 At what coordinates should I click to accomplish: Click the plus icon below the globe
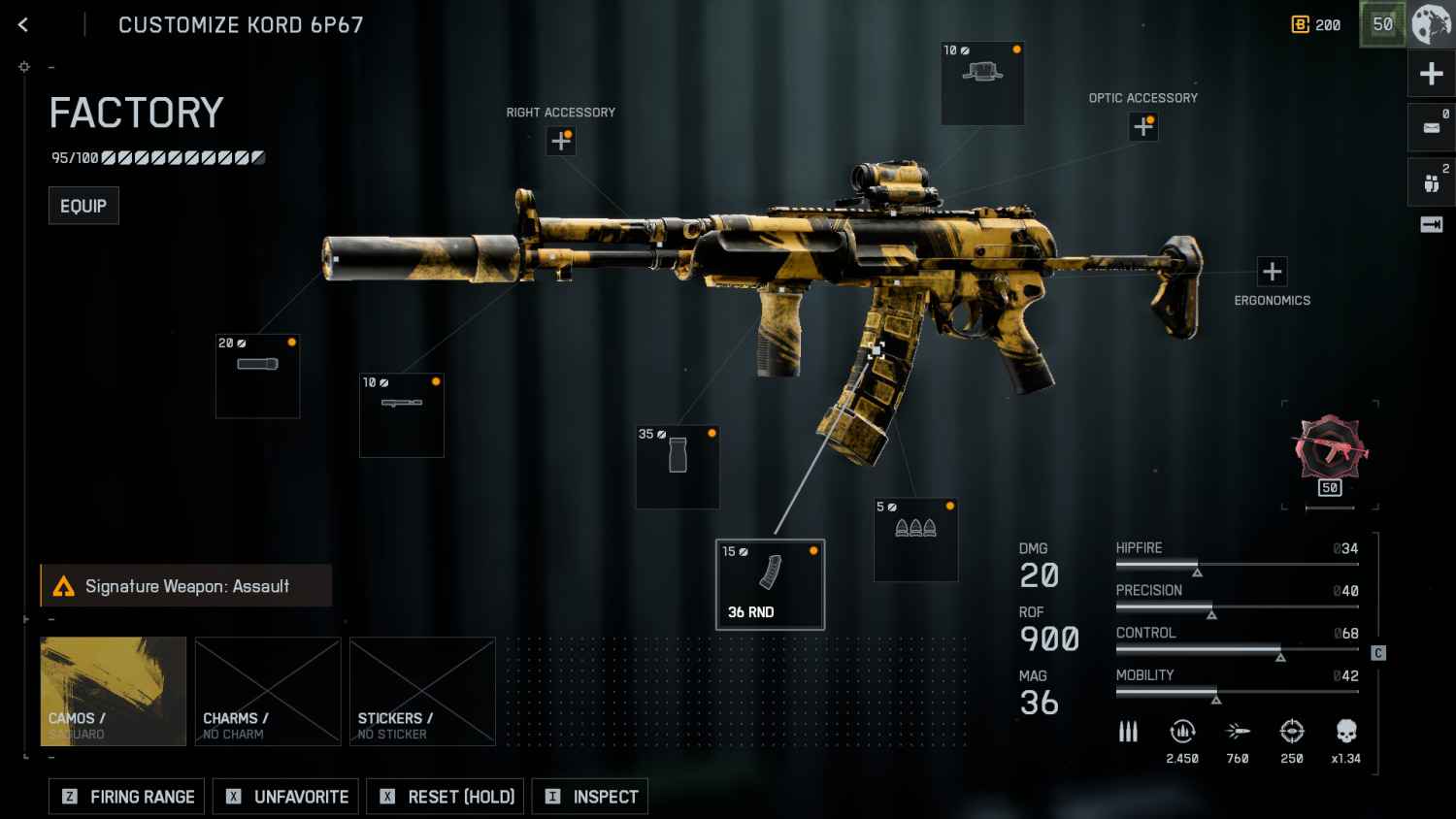[1431, 73]
